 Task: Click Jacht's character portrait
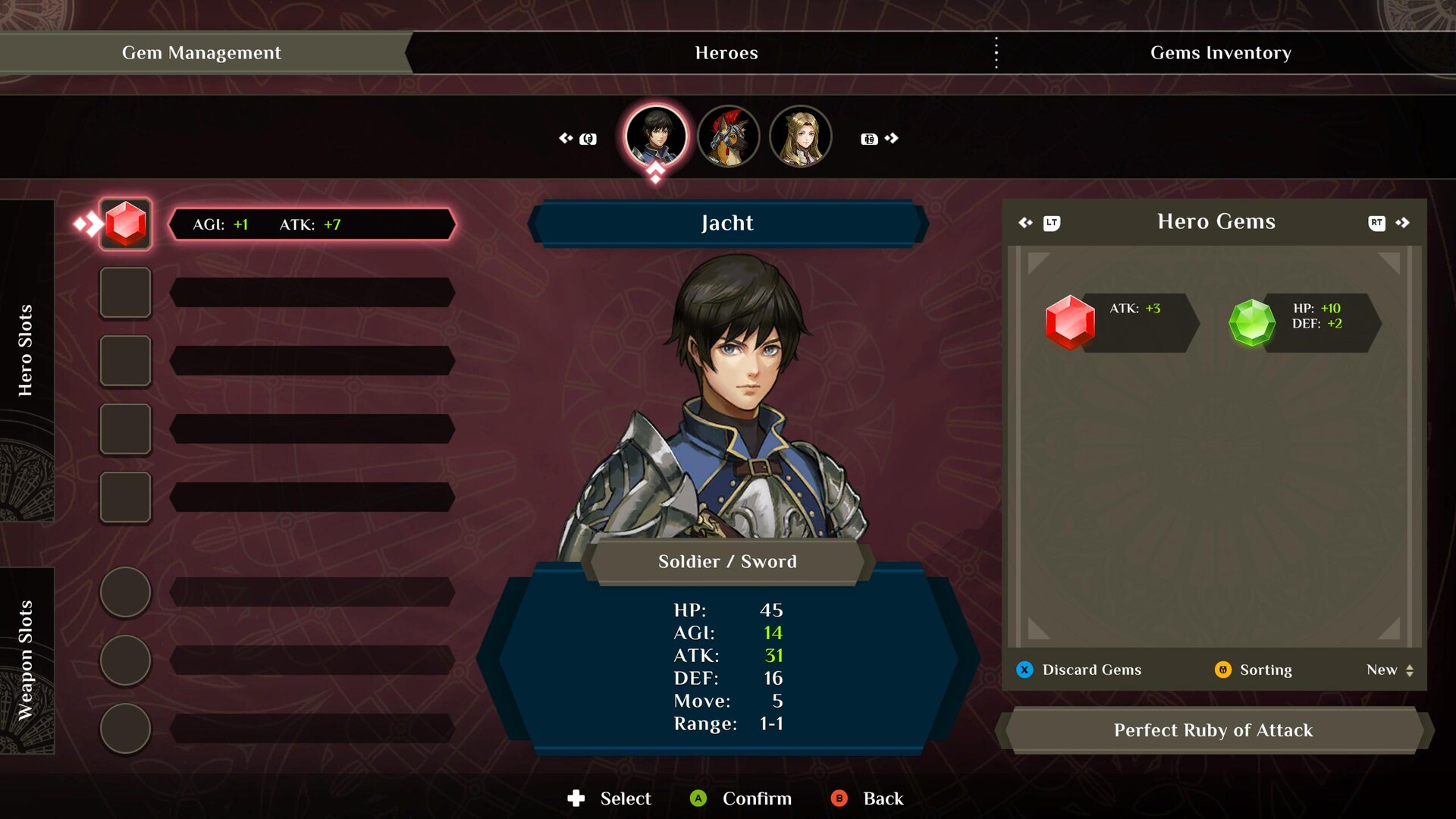656,136
